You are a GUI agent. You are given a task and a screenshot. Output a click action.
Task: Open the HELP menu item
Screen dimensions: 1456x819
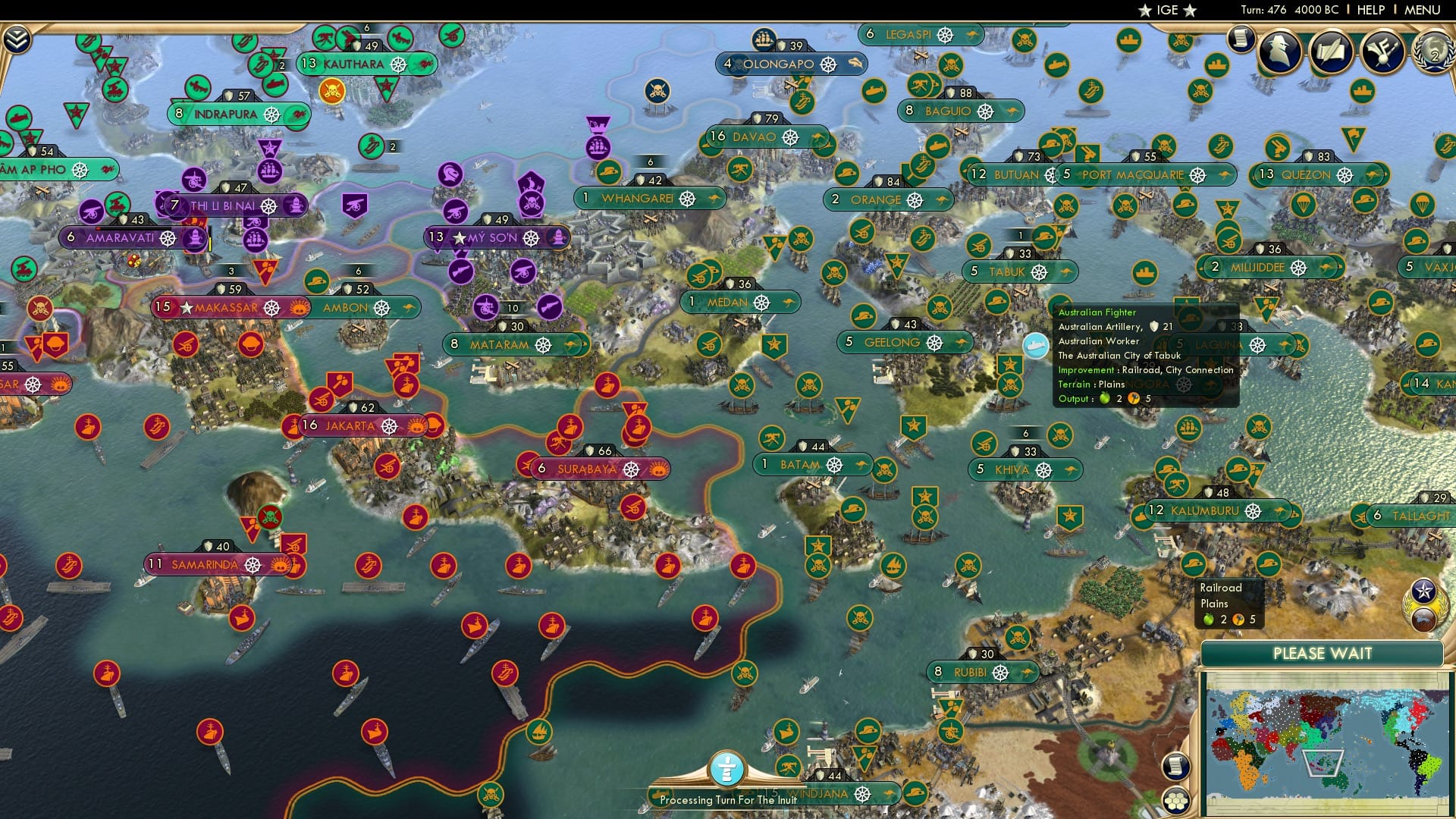click(x=1371, y=10)
